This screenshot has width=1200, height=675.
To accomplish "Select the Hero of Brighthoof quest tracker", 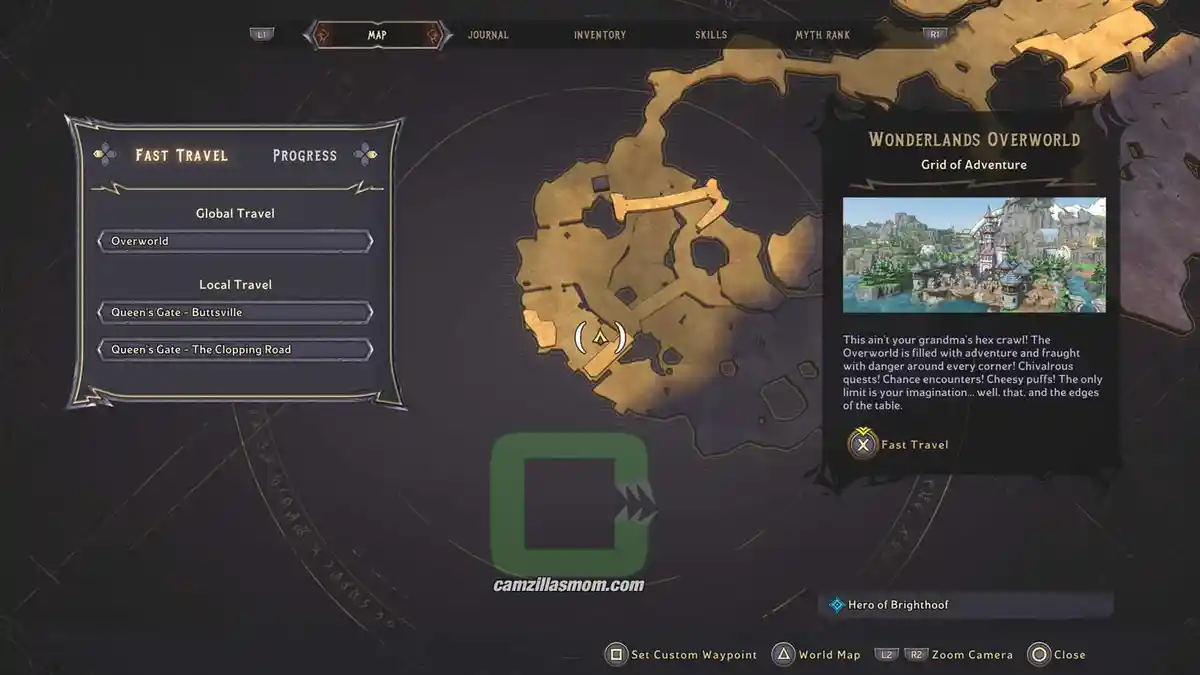I will pos(970,605).
